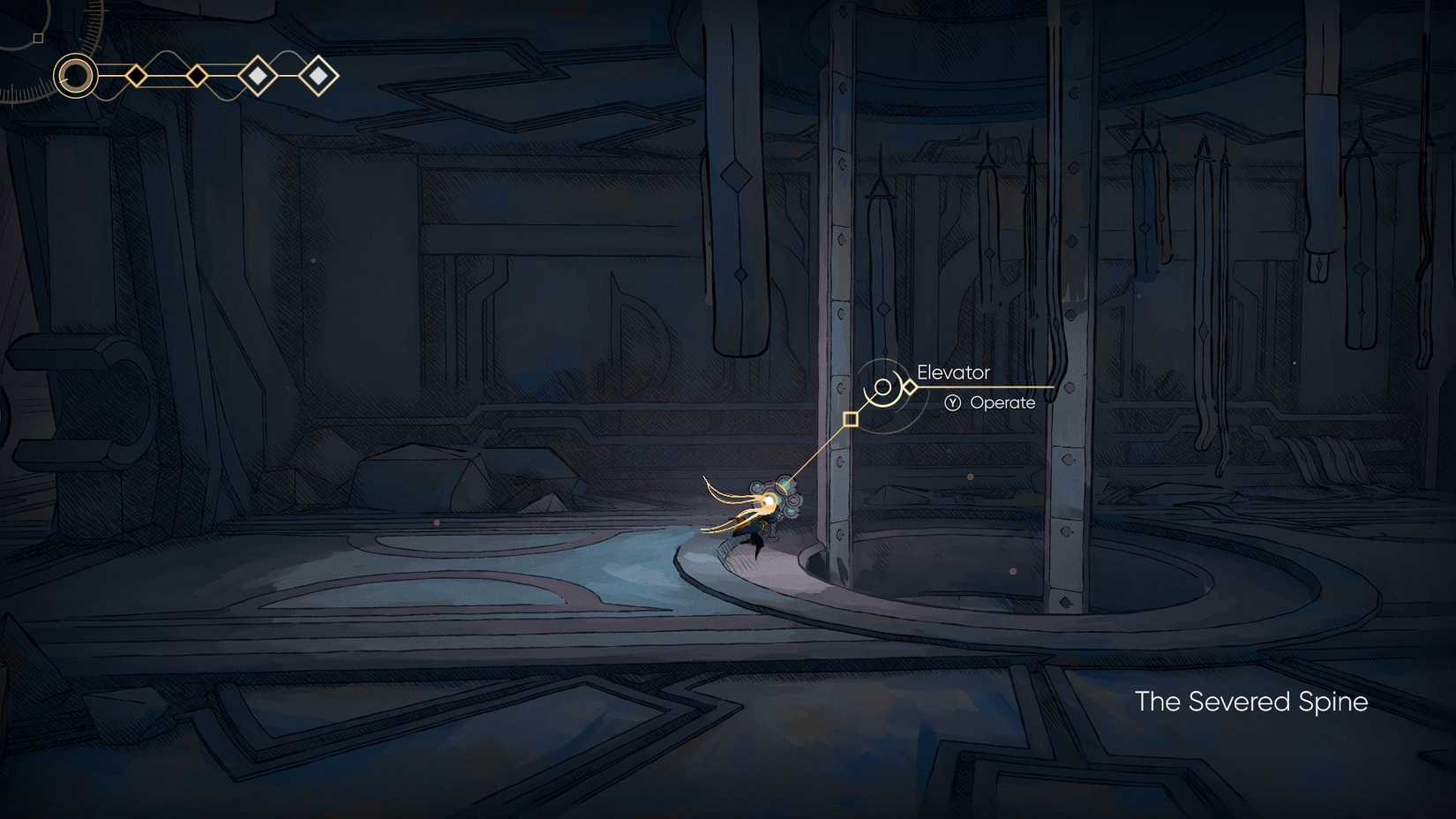Image resolution: width=1456 pixels, height=819 pixels.
Task: Click the first empty diamond milestone node
Action: click(136, 75)
